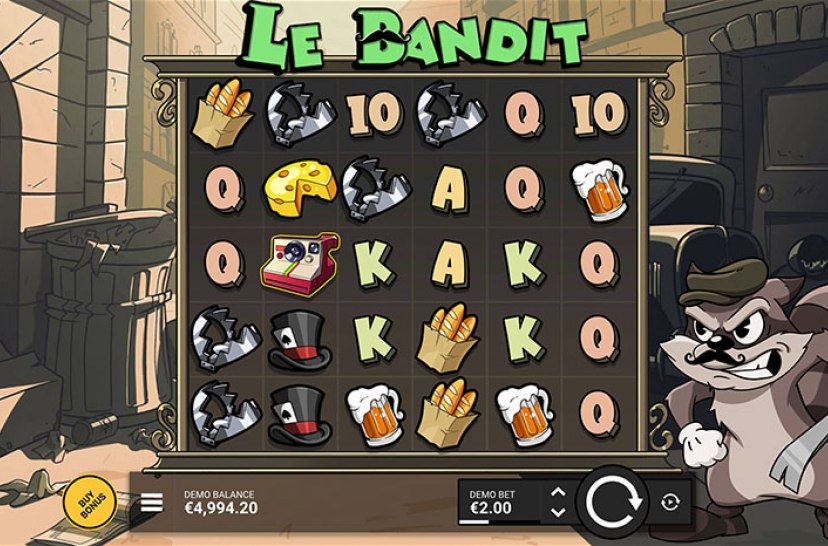Open the autoplay options
828x546 pixels.
pos(670,502)
